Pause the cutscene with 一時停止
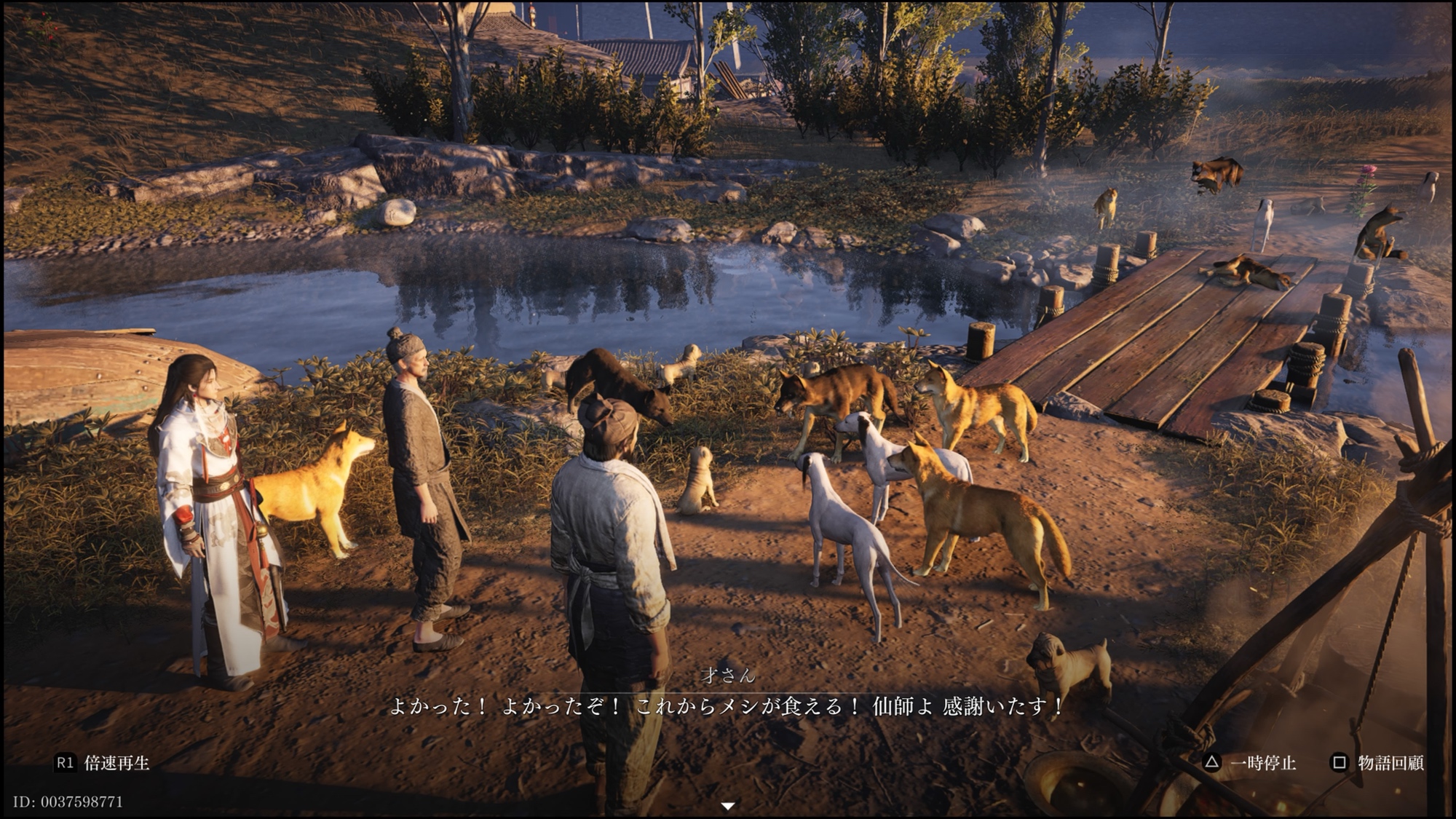1456x819 pixels. click(x=1250, y=763)
